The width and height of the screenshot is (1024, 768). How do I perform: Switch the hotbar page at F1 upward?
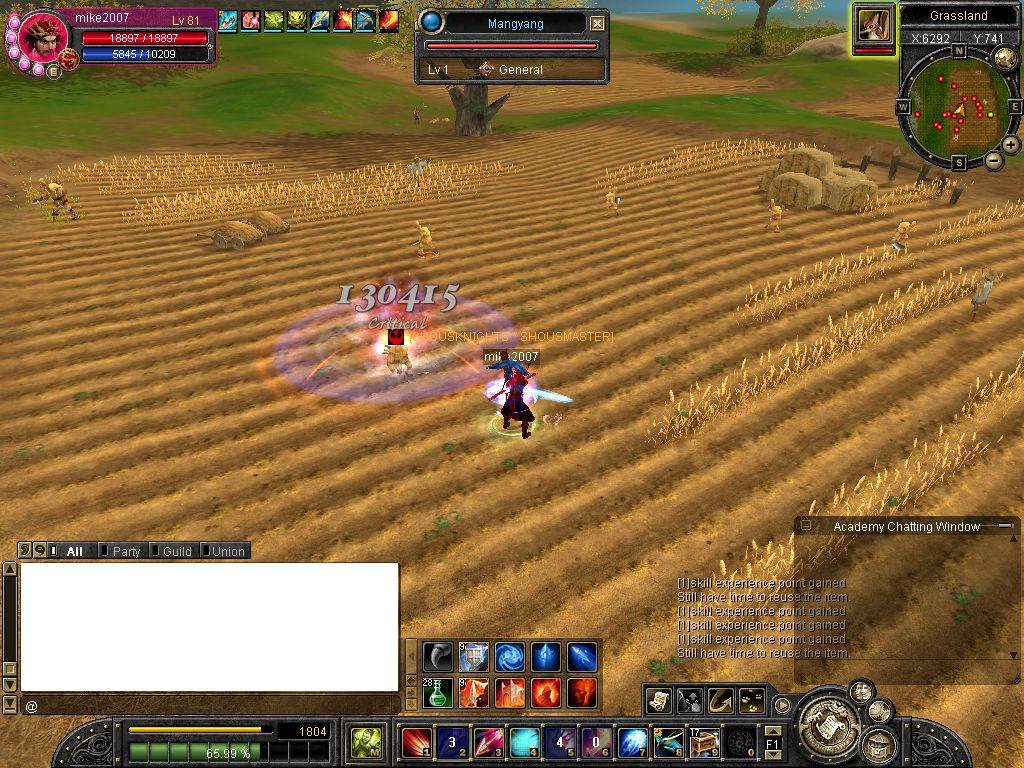click(x=773, y=732)
